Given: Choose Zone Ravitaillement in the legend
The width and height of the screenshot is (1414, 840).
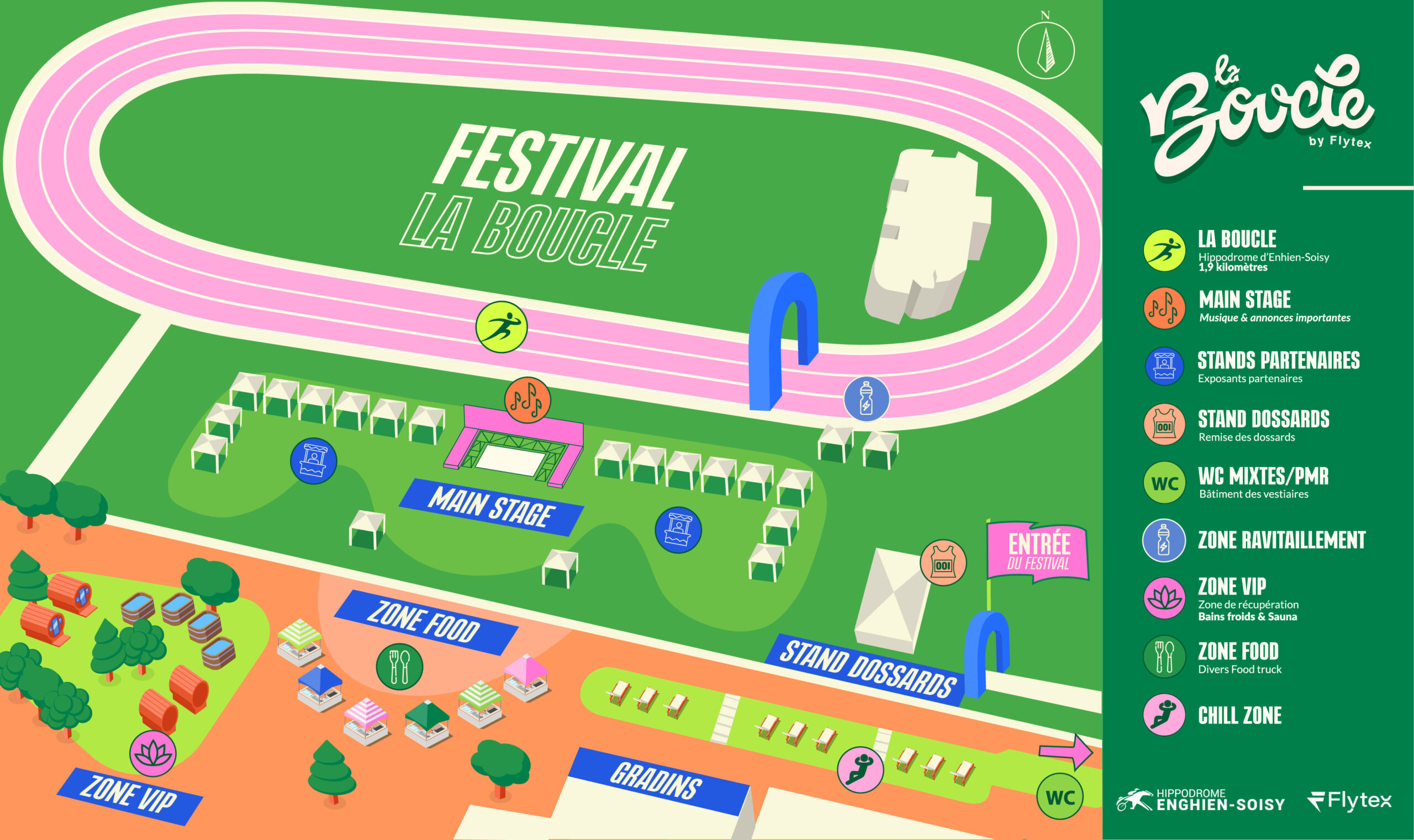Looking at the screenshot, I should 1281,540.
